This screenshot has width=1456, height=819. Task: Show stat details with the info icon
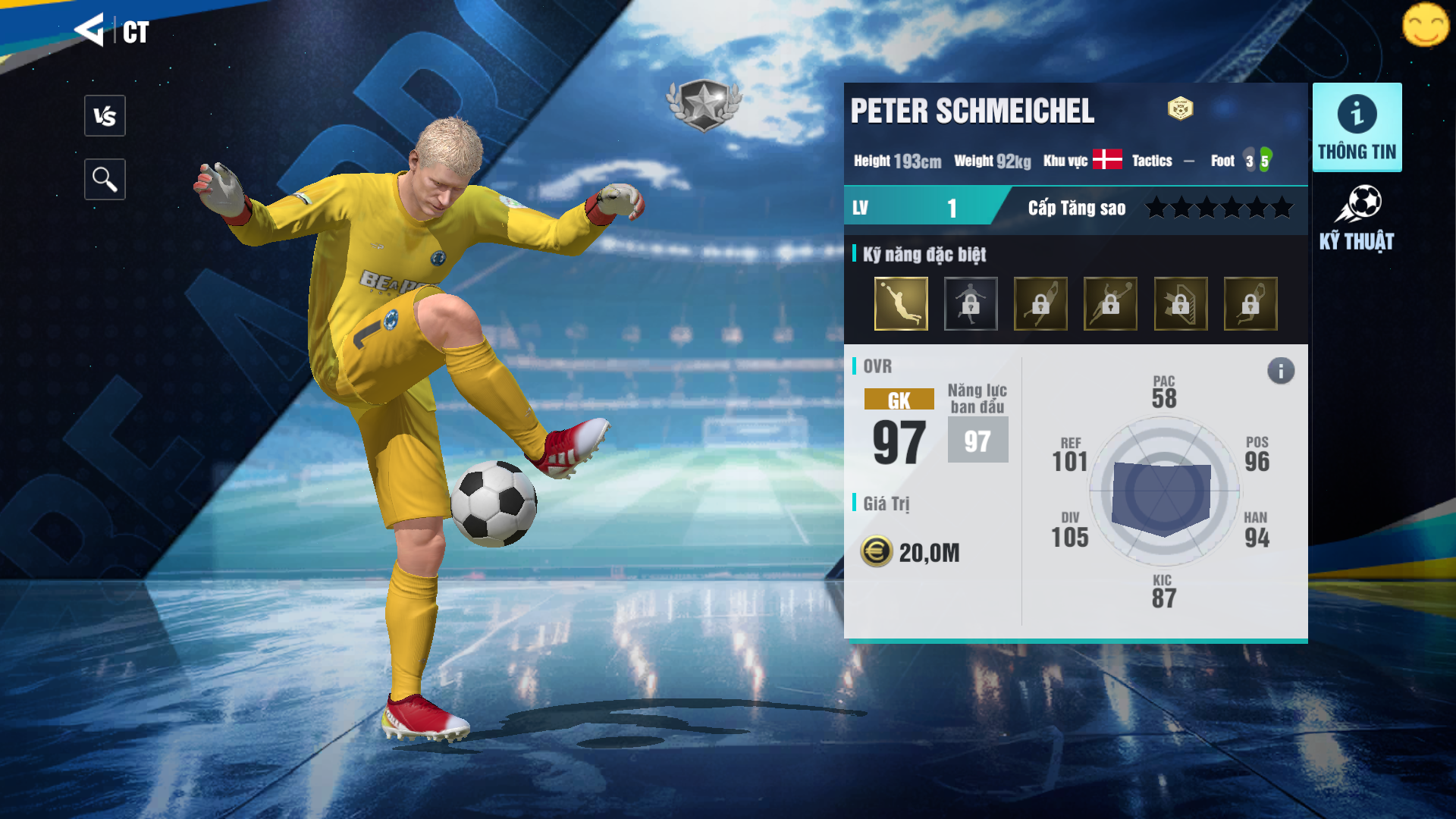[1281, 371]
